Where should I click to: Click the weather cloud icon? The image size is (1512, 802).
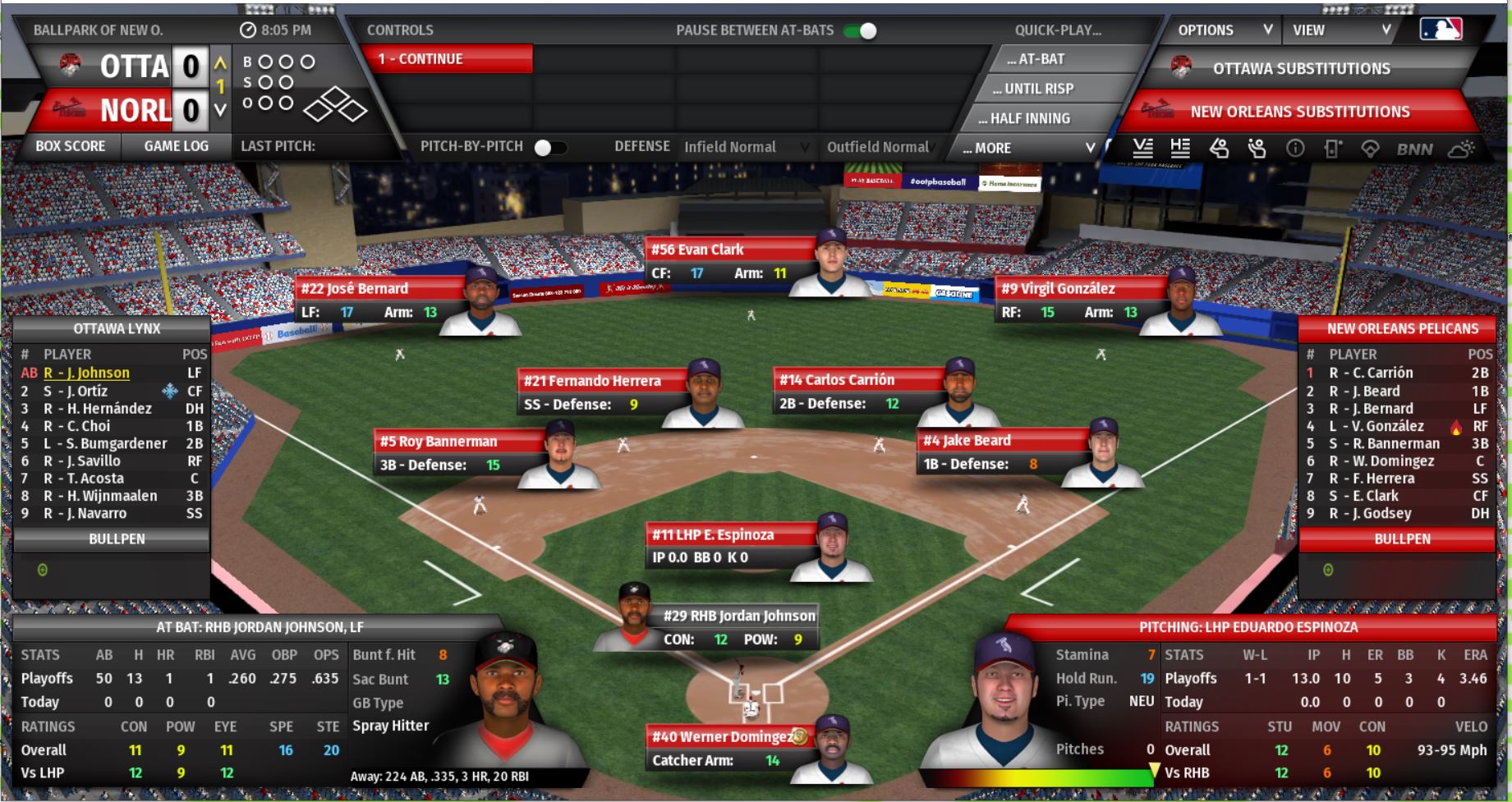pos(1461,149)
